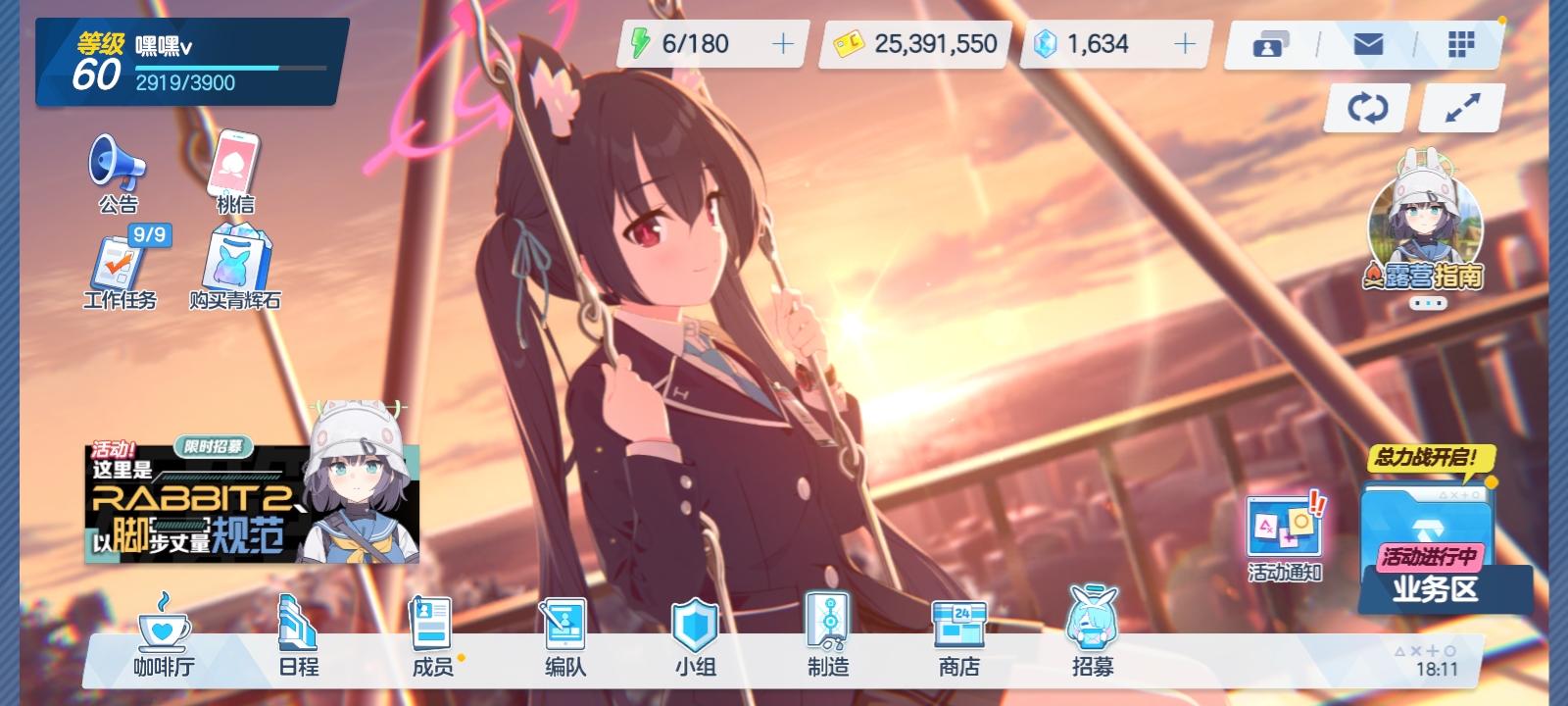Expand the grid app-menu at top right
Screen dimensions: 1568x706
pyautogui.click(x=1462, y=44)
